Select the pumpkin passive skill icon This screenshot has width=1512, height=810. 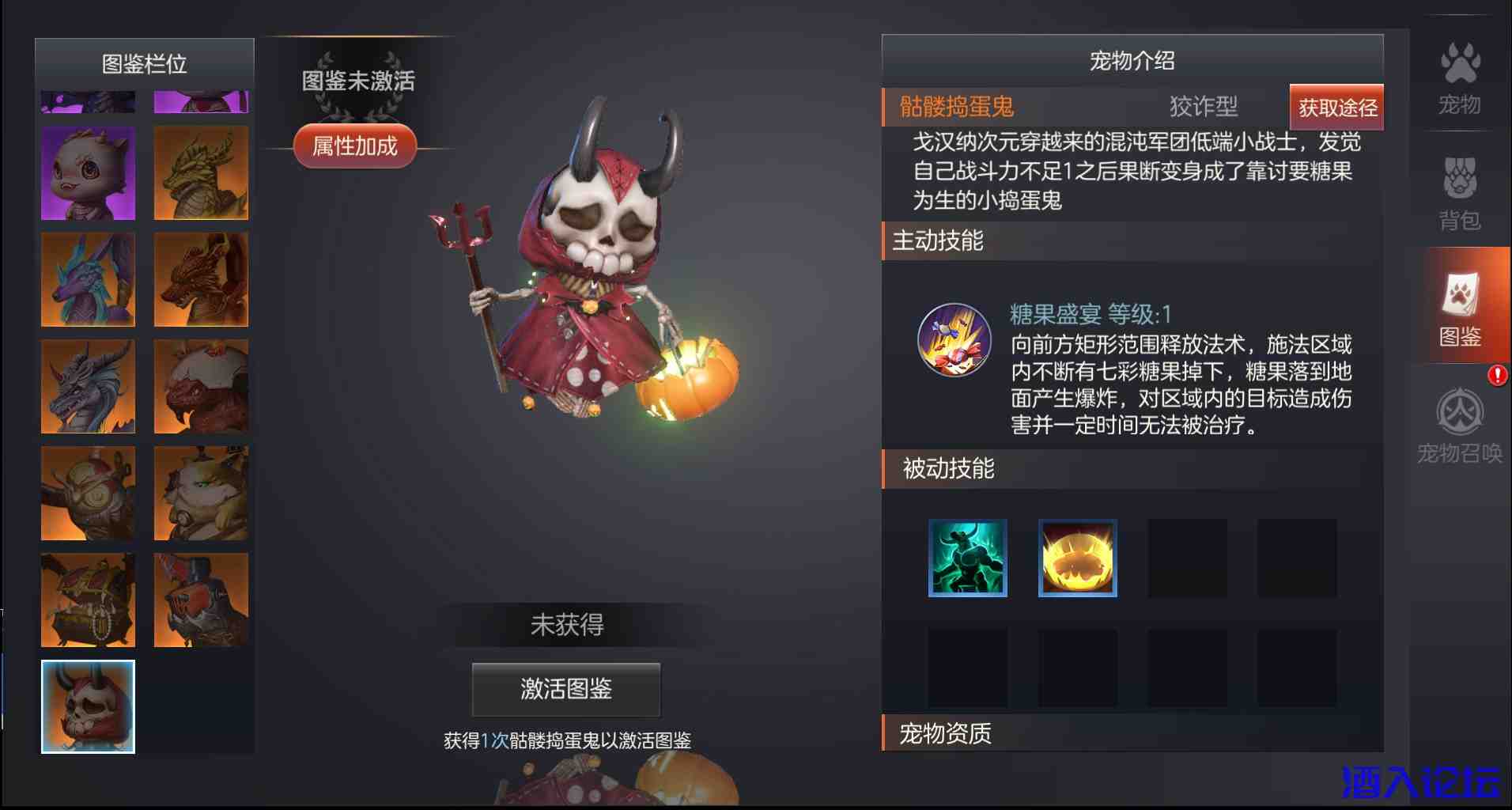1077,558
